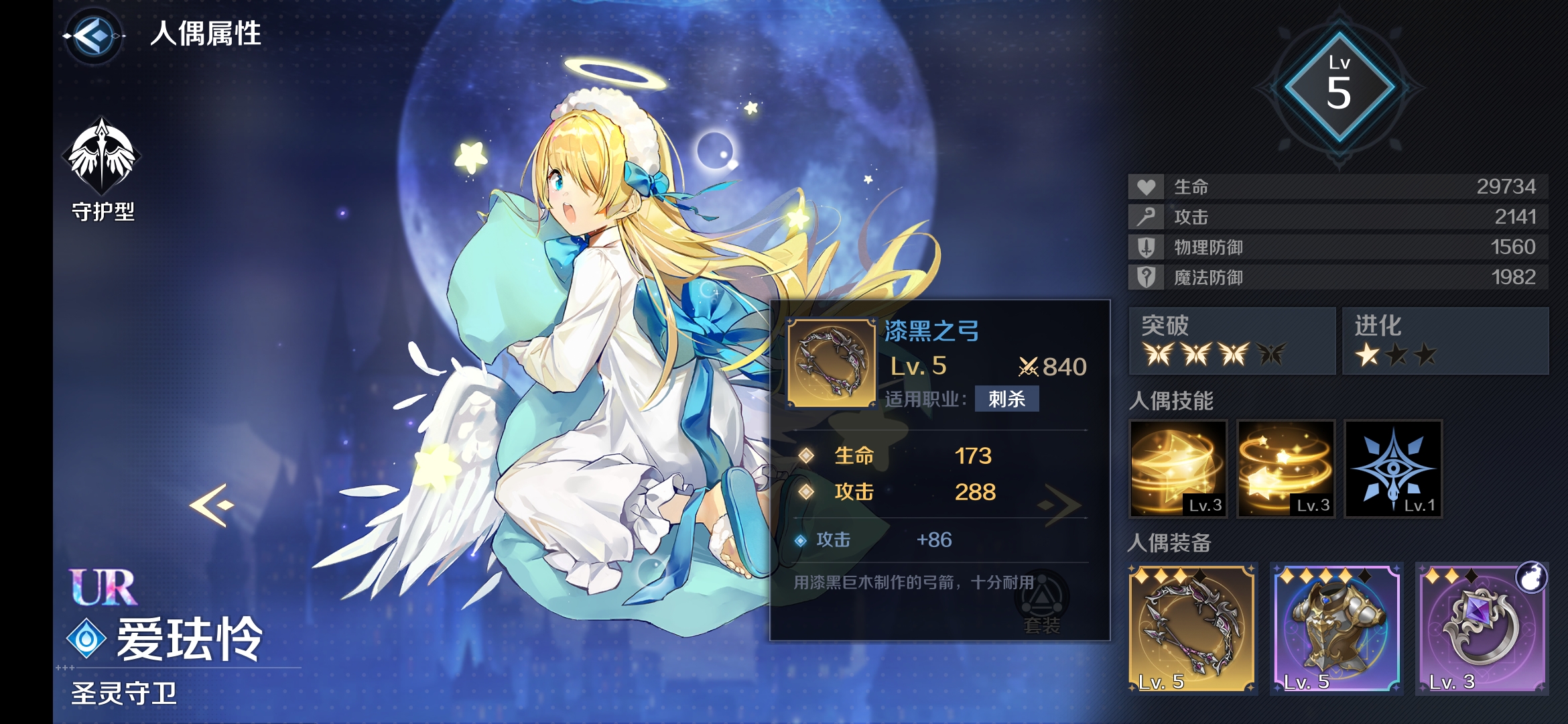Image resolution: width=1568 pixels, height=724 pixels.
Task: Tap the heart icon beside 生命
Action: click(1146, 188)
